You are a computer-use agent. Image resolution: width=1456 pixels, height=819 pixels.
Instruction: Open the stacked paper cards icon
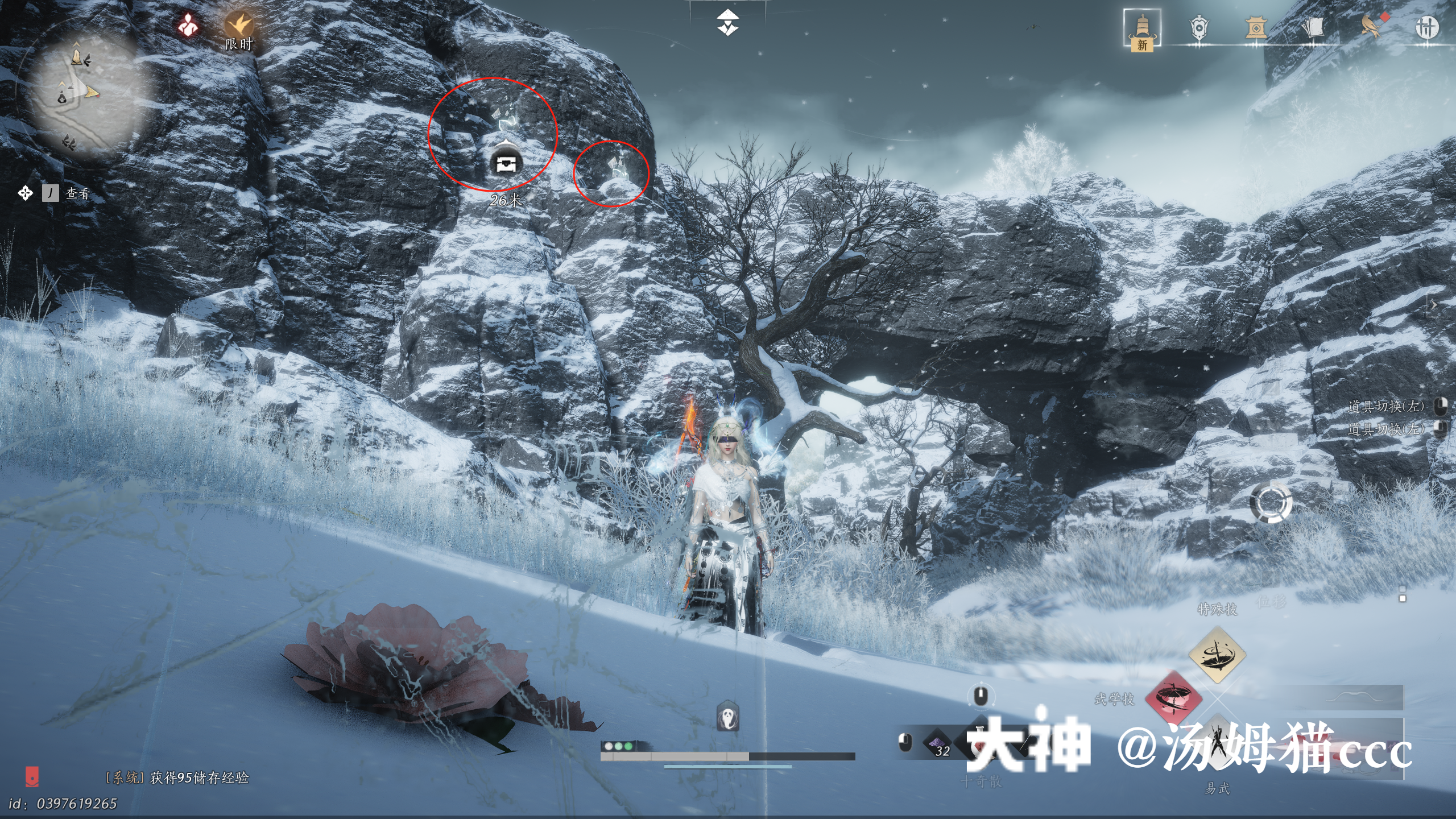[1313, 27]
